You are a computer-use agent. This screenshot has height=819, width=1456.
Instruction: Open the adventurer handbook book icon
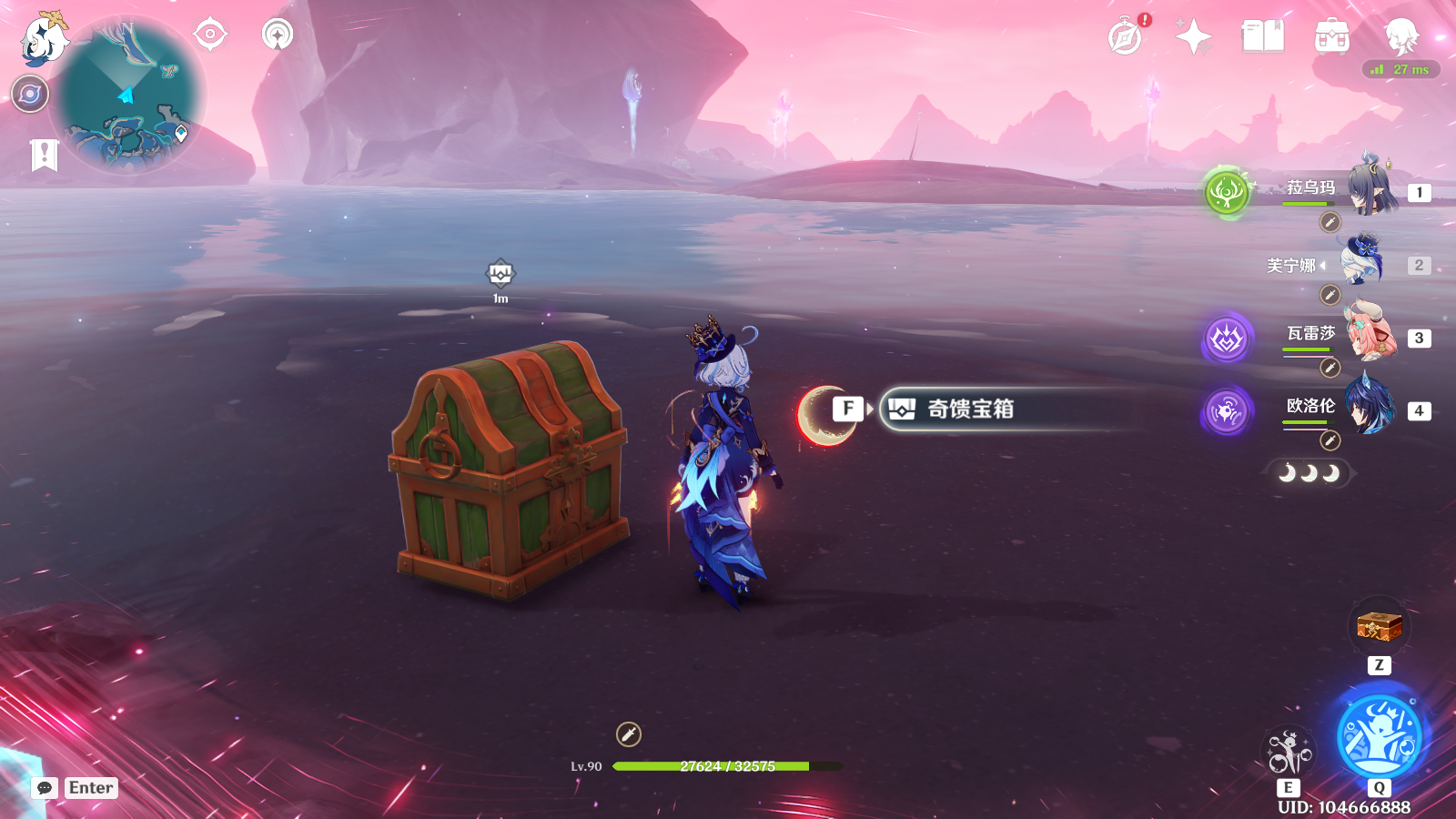[1262, 37]
